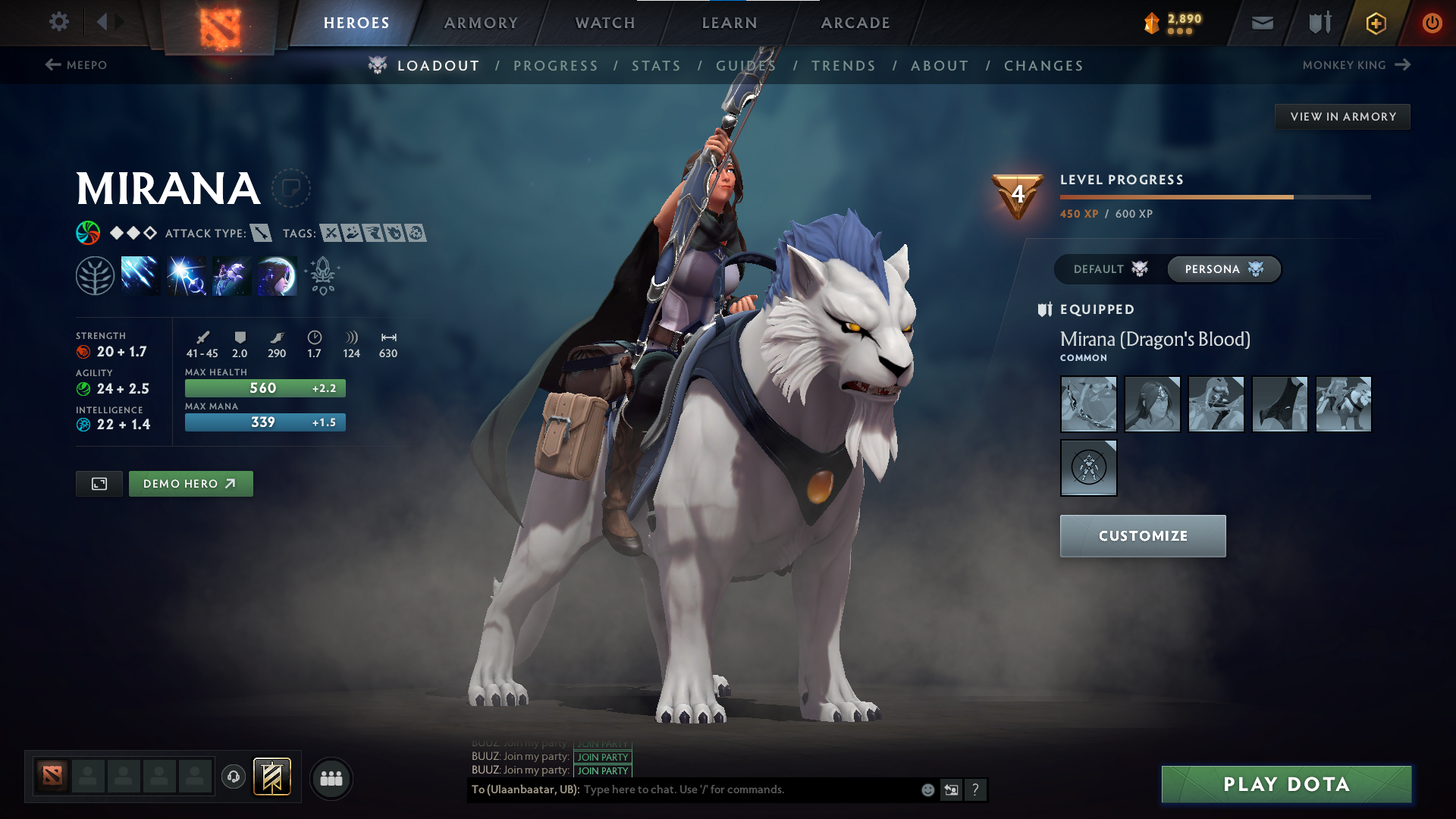Open the Dota Plus icon in top bar
Image resolution: width=1456 pixels, height=819 pixels.
pos(1375,23)
